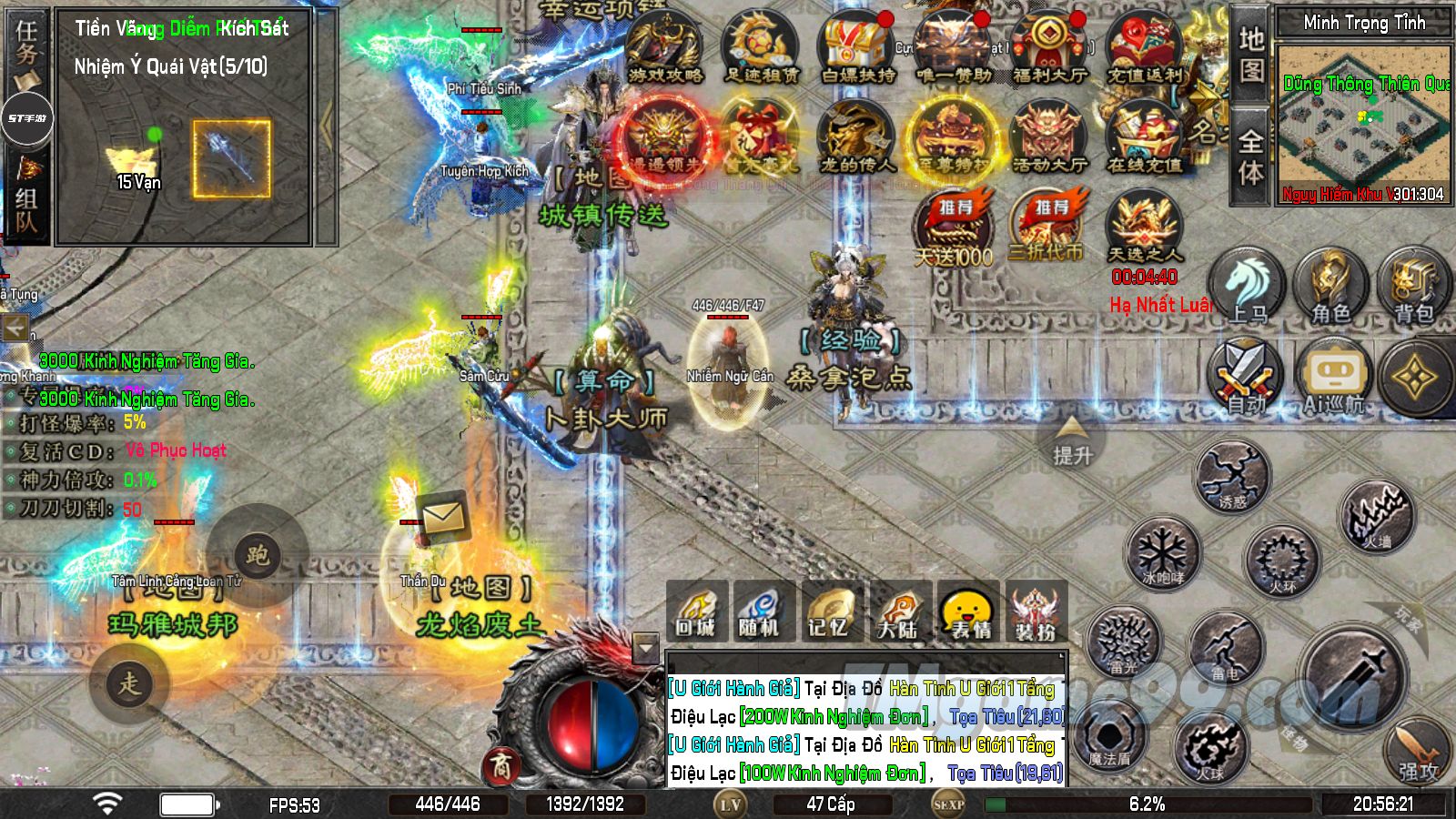
Task: Open the mail envelope notification
Action: [442, 516]
